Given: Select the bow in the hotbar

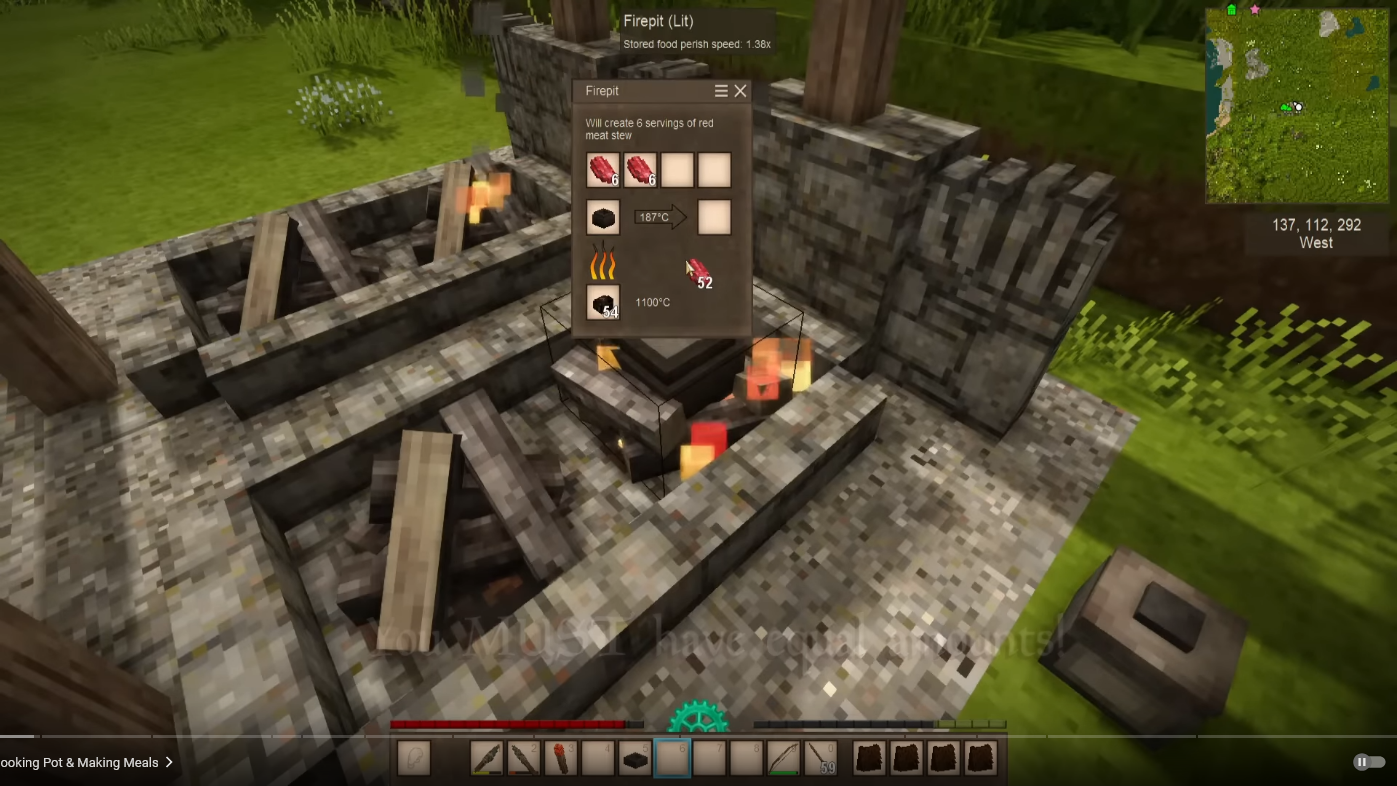Looking at the screenshot, I should click(x=784, y=759).
